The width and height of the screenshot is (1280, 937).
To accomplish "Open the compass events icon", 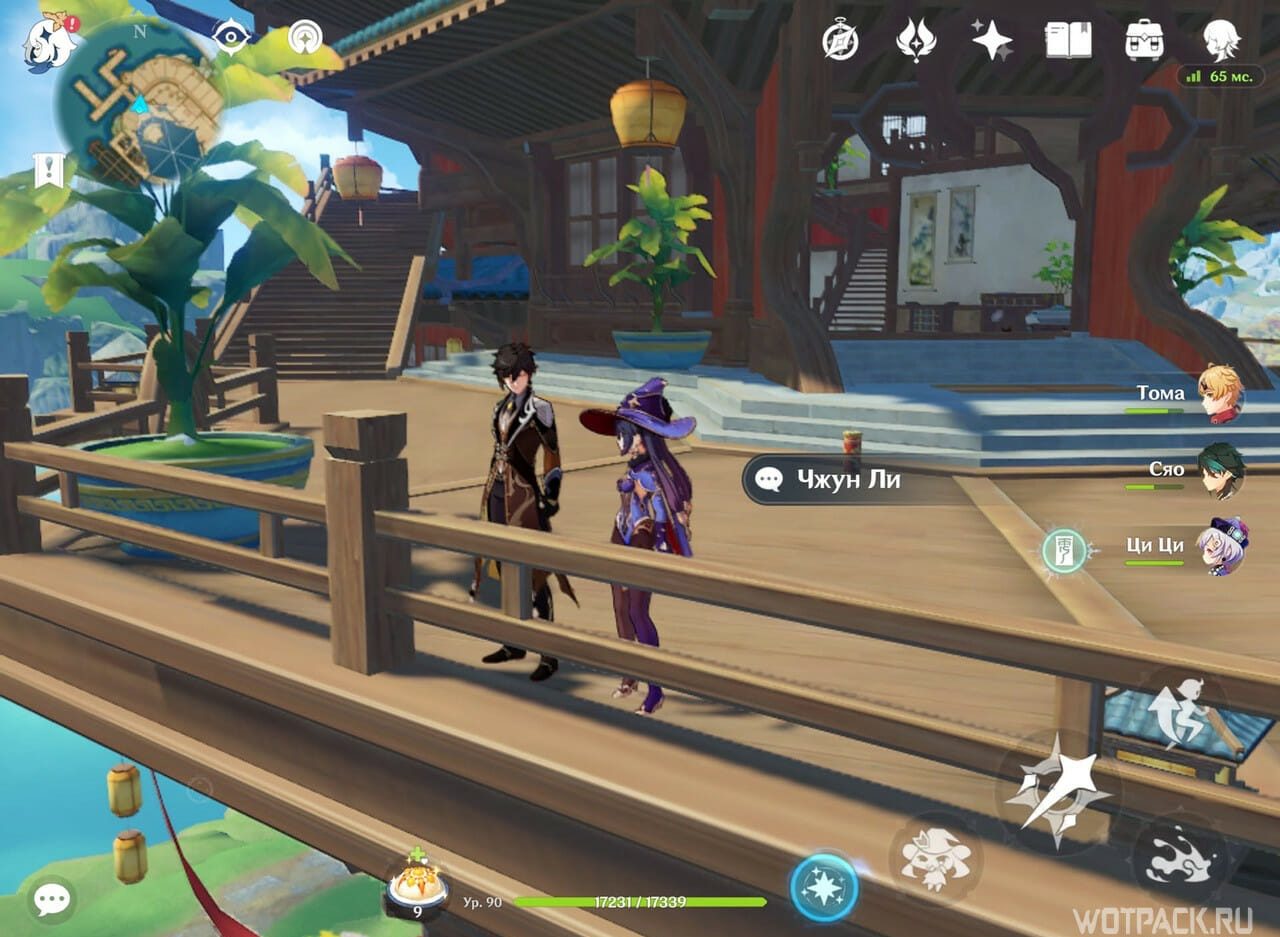I will pyautogui.click(x=840, y=40).
